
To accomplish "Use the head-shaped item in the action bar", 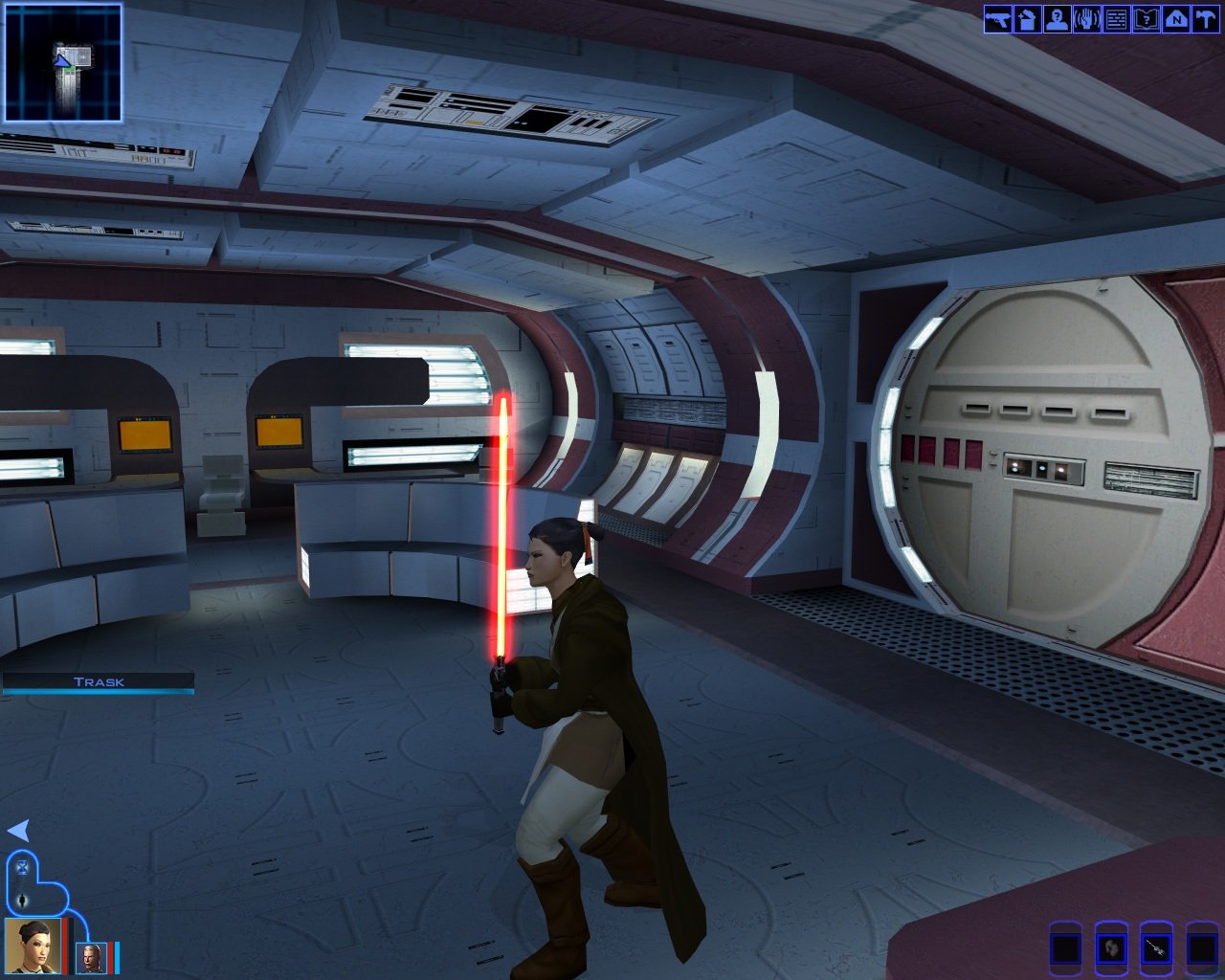I will pyautogui.click(x=1110, y=948).
